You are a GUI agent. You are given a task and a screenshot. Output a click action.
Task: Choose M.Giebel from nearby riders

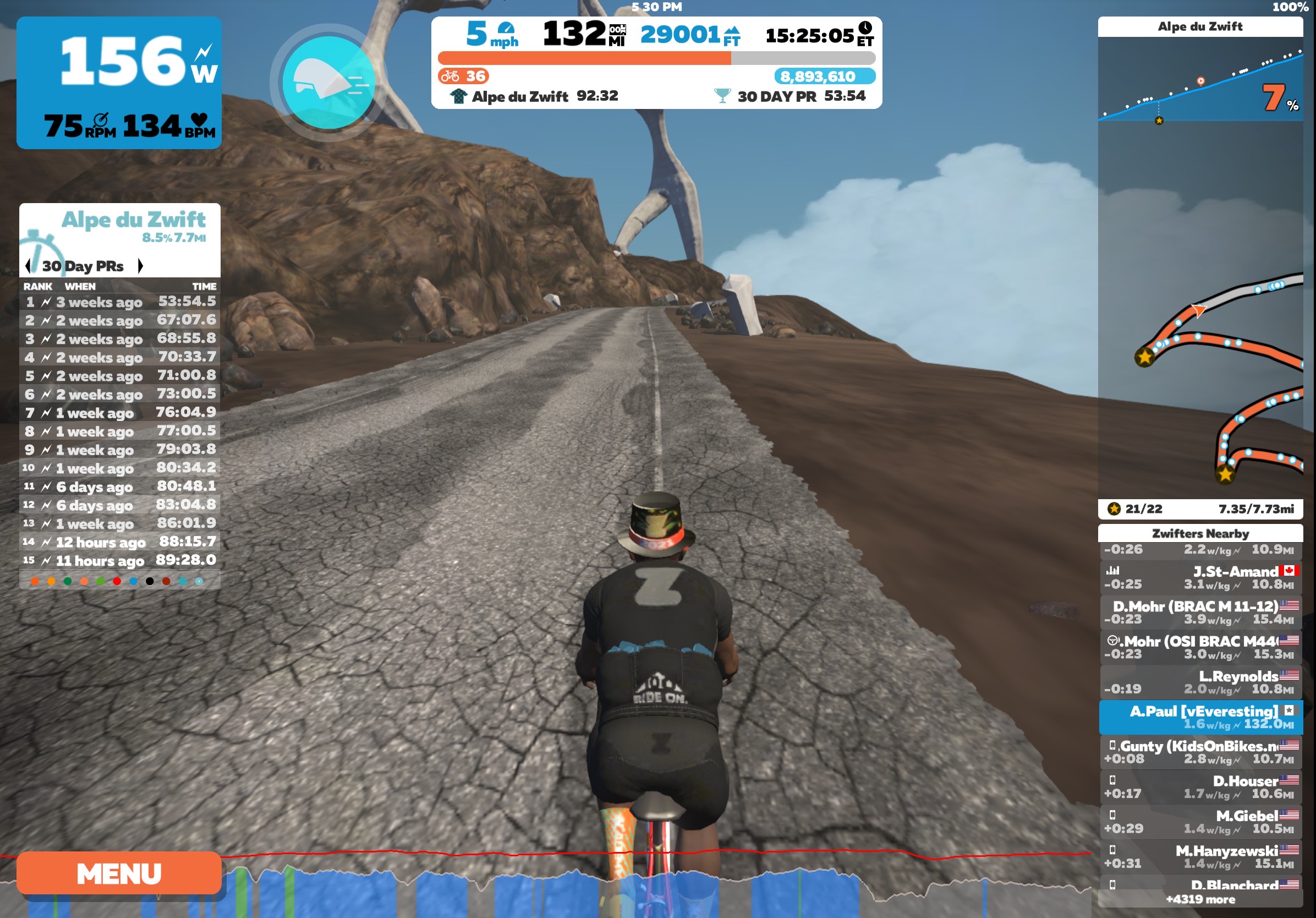(x=1200, y=822)
